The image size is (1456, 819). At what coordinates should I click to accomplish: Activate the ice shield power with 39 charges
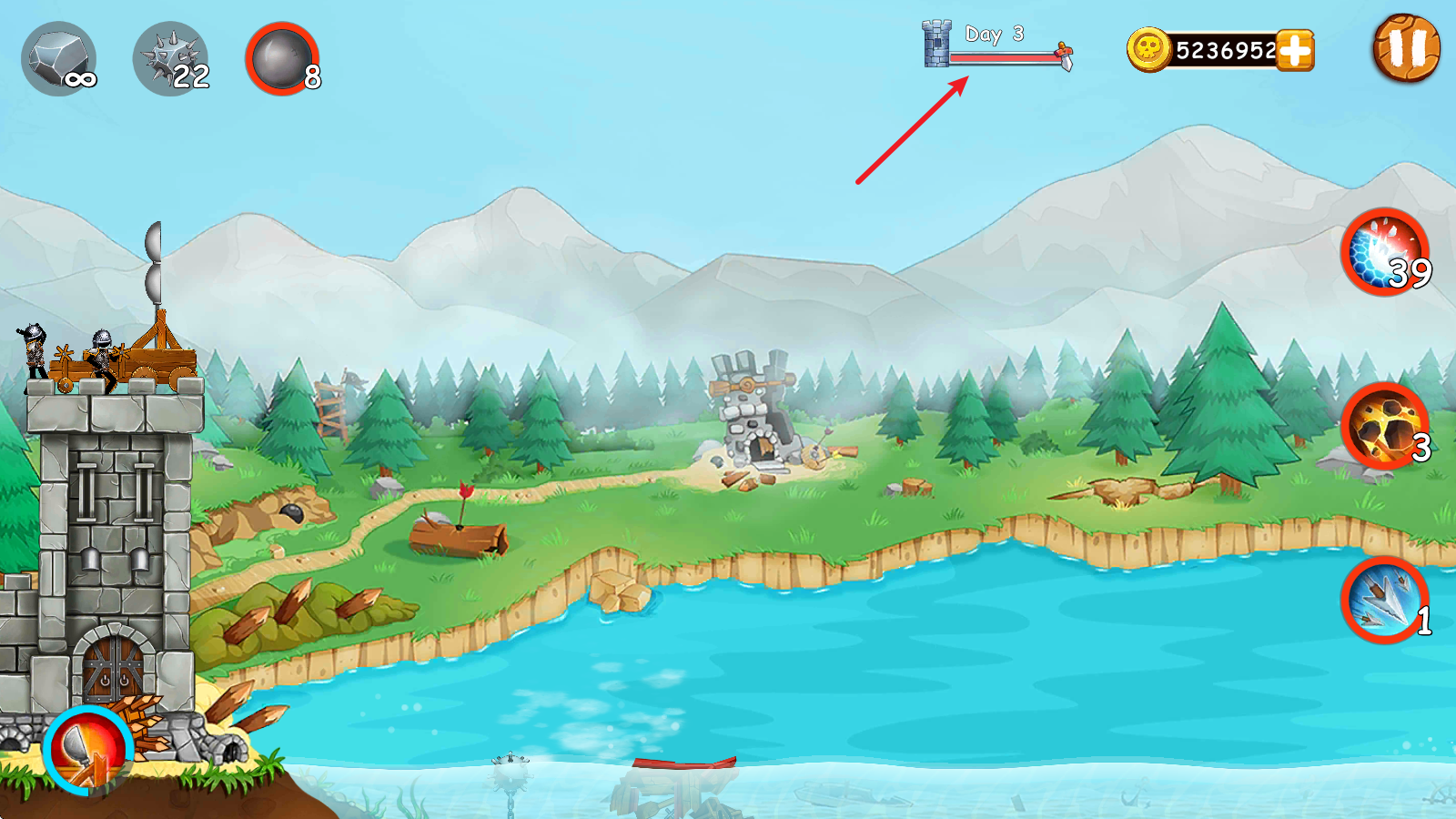(x=1384, y=252)
